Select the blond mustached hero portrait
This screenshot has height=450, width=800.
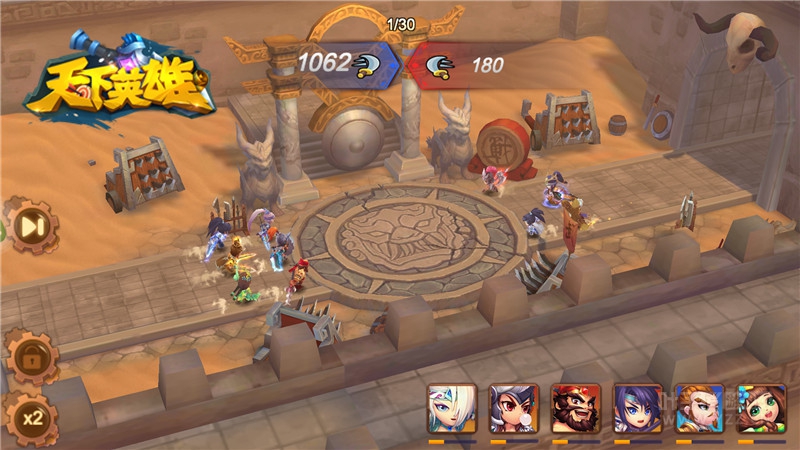[700, 408]
